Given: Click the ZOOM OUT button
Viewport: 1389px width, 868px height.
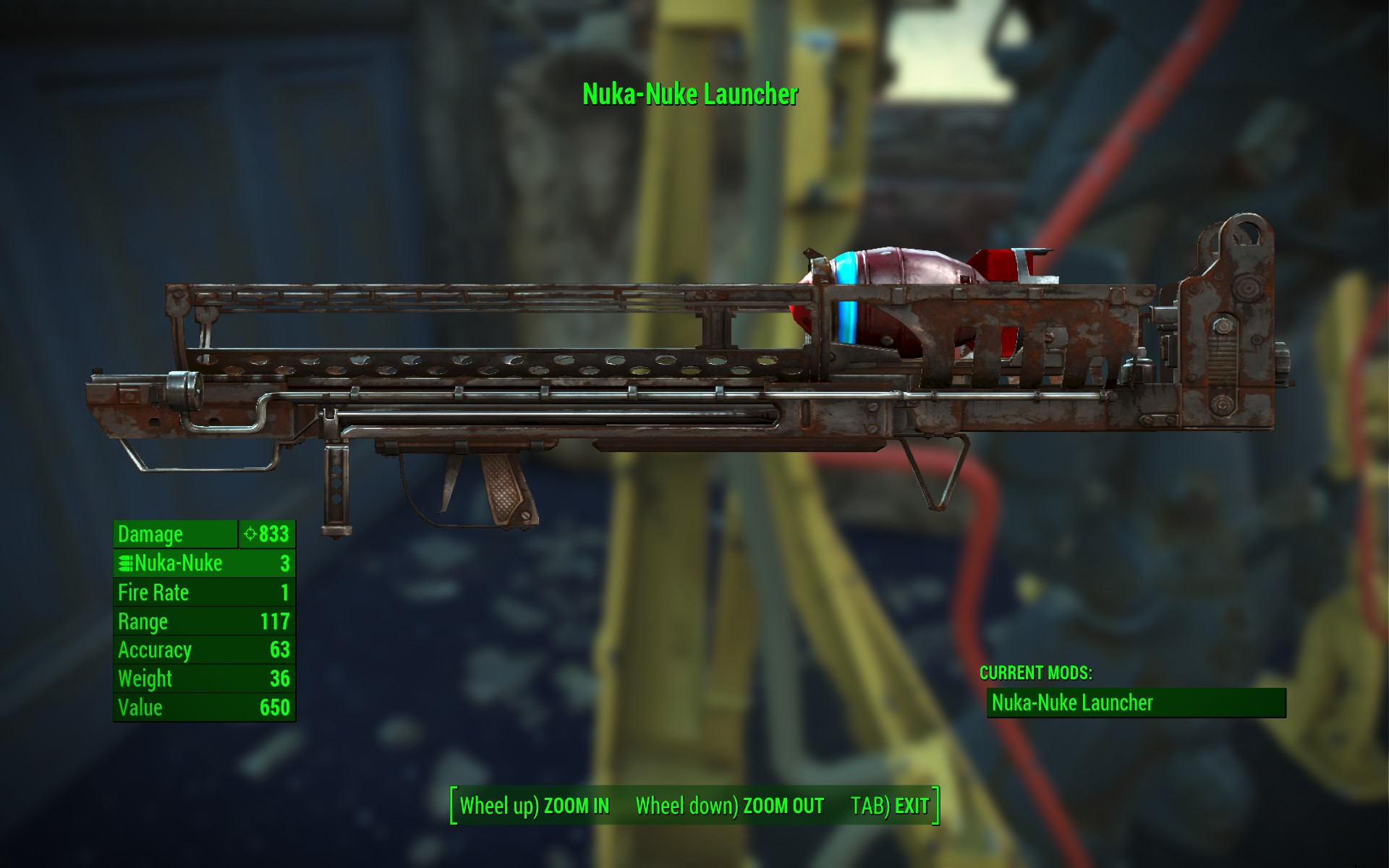Looking at the screenshot, I should [x=729, y=806].
